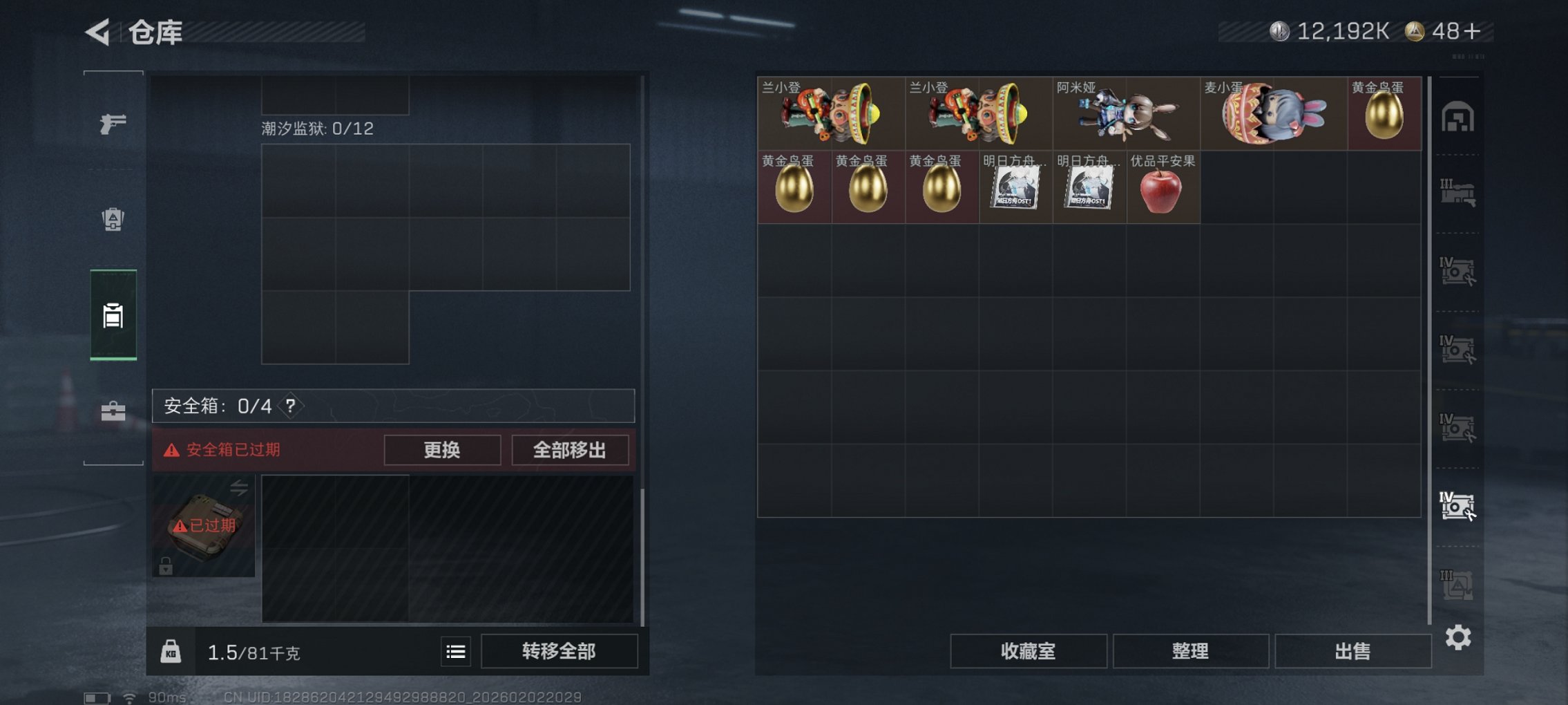The height and width of the screenshot is (705, 1568).
Task: Open the 安全箱 help question mark
Action: click(291, 406)
